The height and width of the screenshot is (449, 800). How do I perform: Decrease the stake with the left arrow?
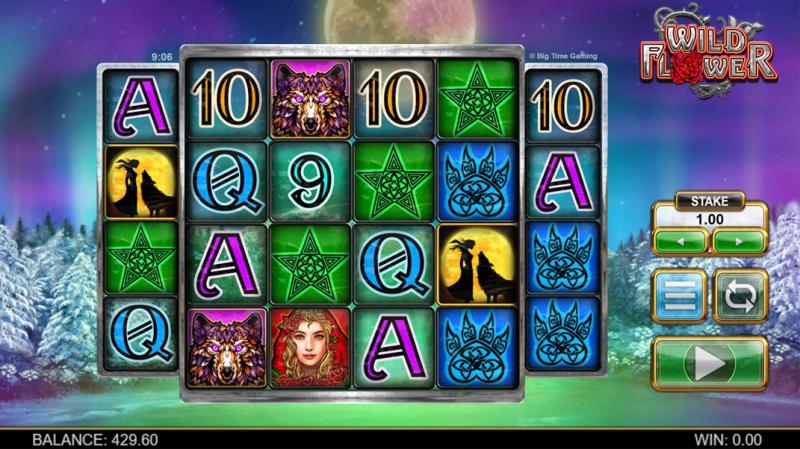pyautogui.click(x=678, y=242)
